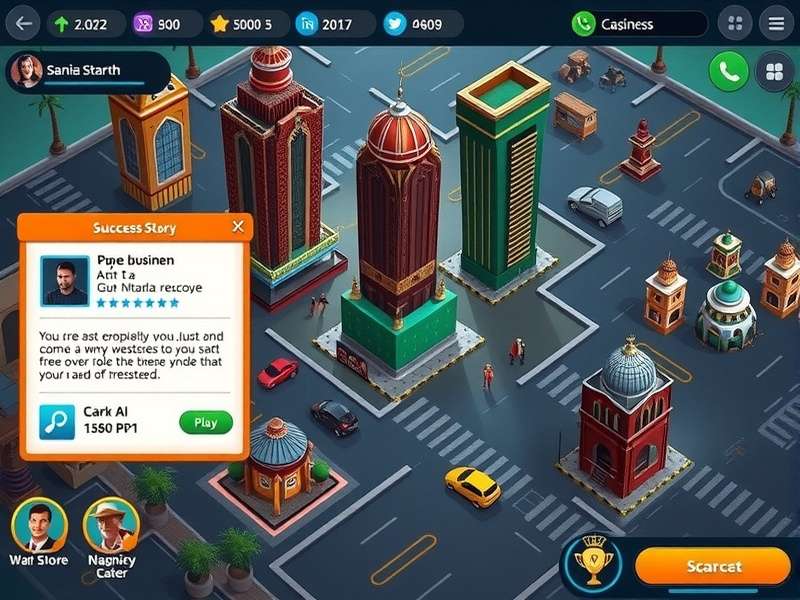Click the orange Scarcet button

pos(713,567)
